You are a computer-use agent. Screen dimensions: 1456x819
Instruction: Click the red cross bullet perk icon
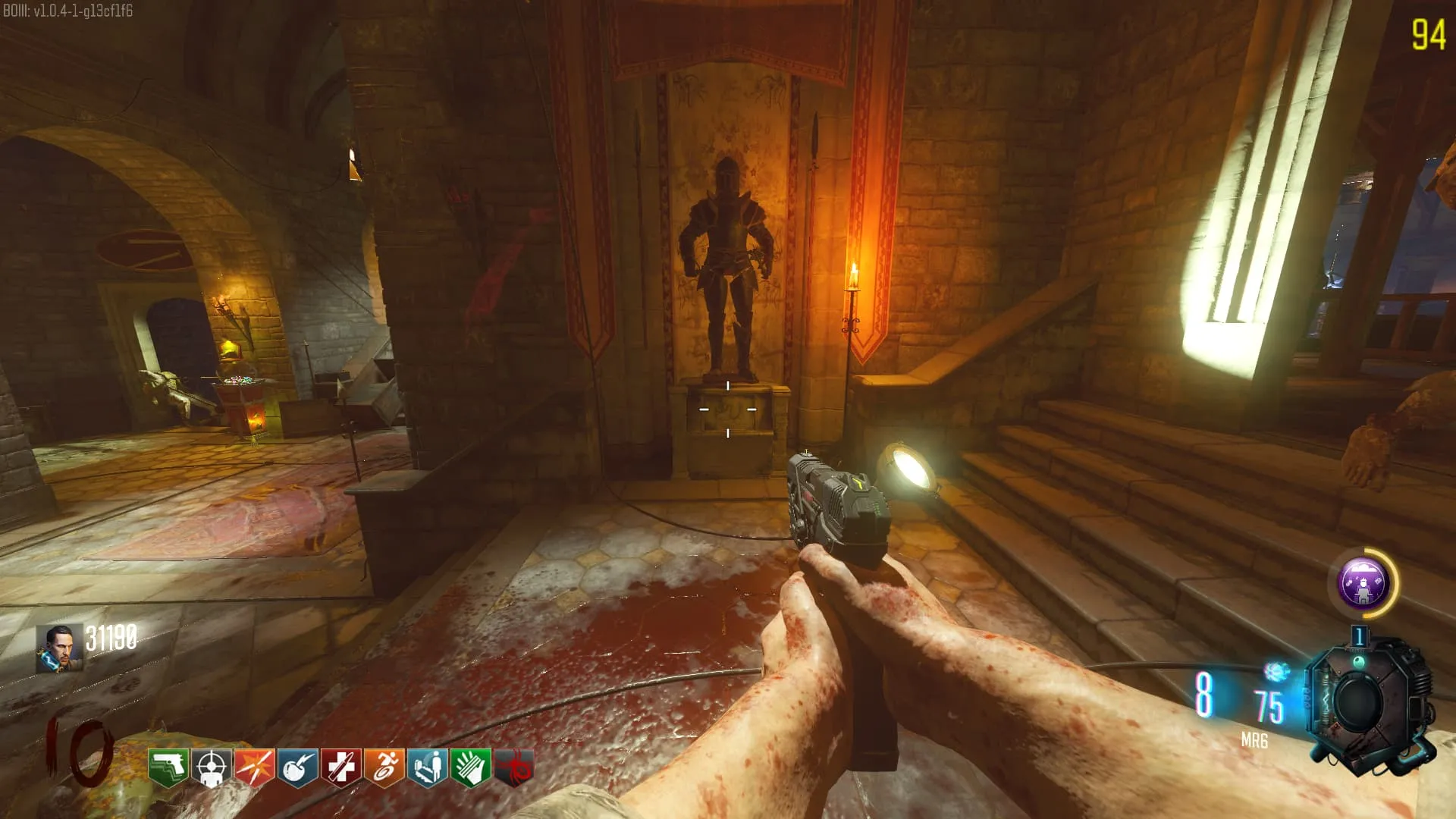coord(341,767)
